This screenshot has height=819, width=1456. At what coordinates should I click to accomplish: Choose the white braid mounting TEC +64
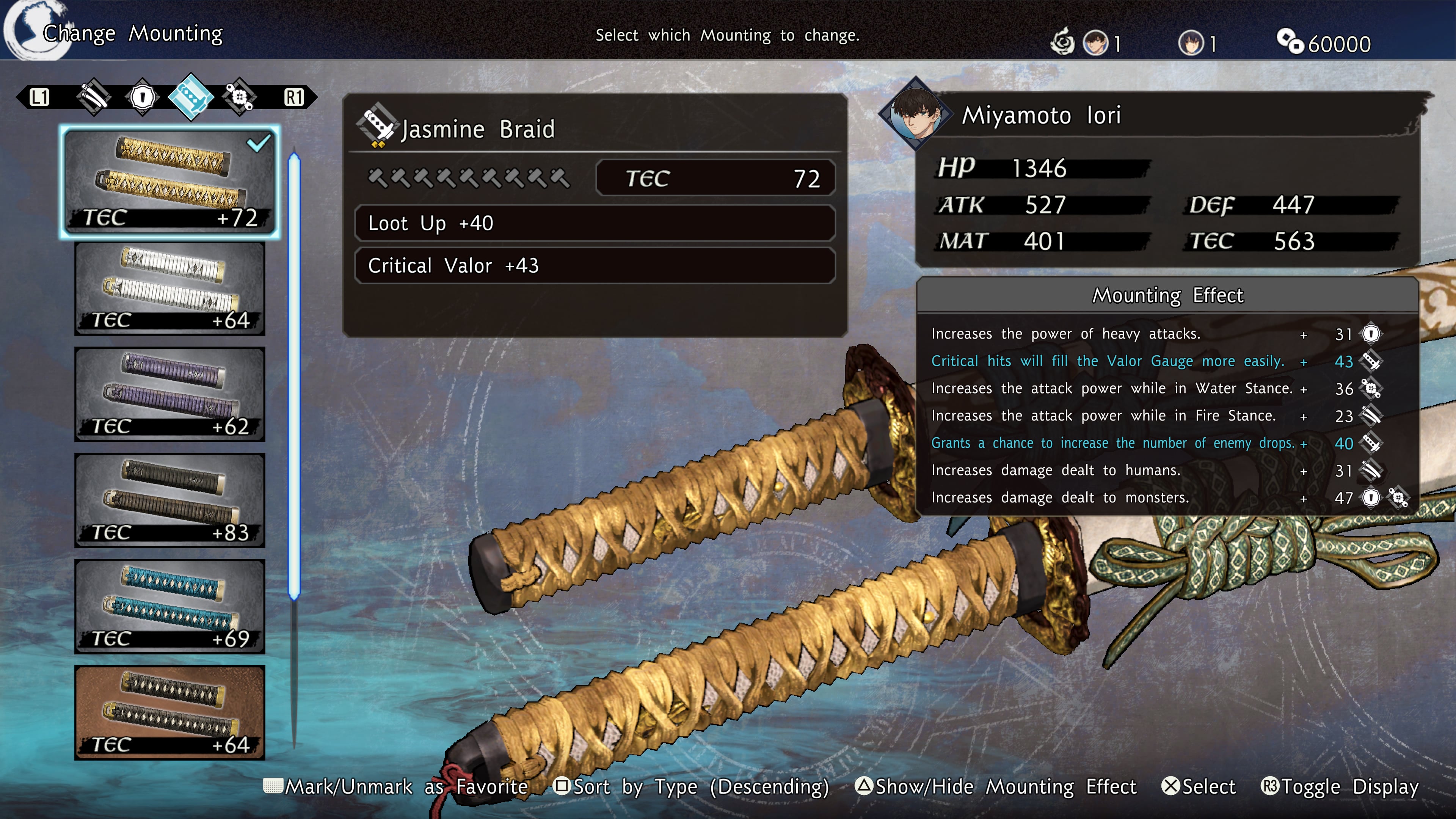point(169,289)
